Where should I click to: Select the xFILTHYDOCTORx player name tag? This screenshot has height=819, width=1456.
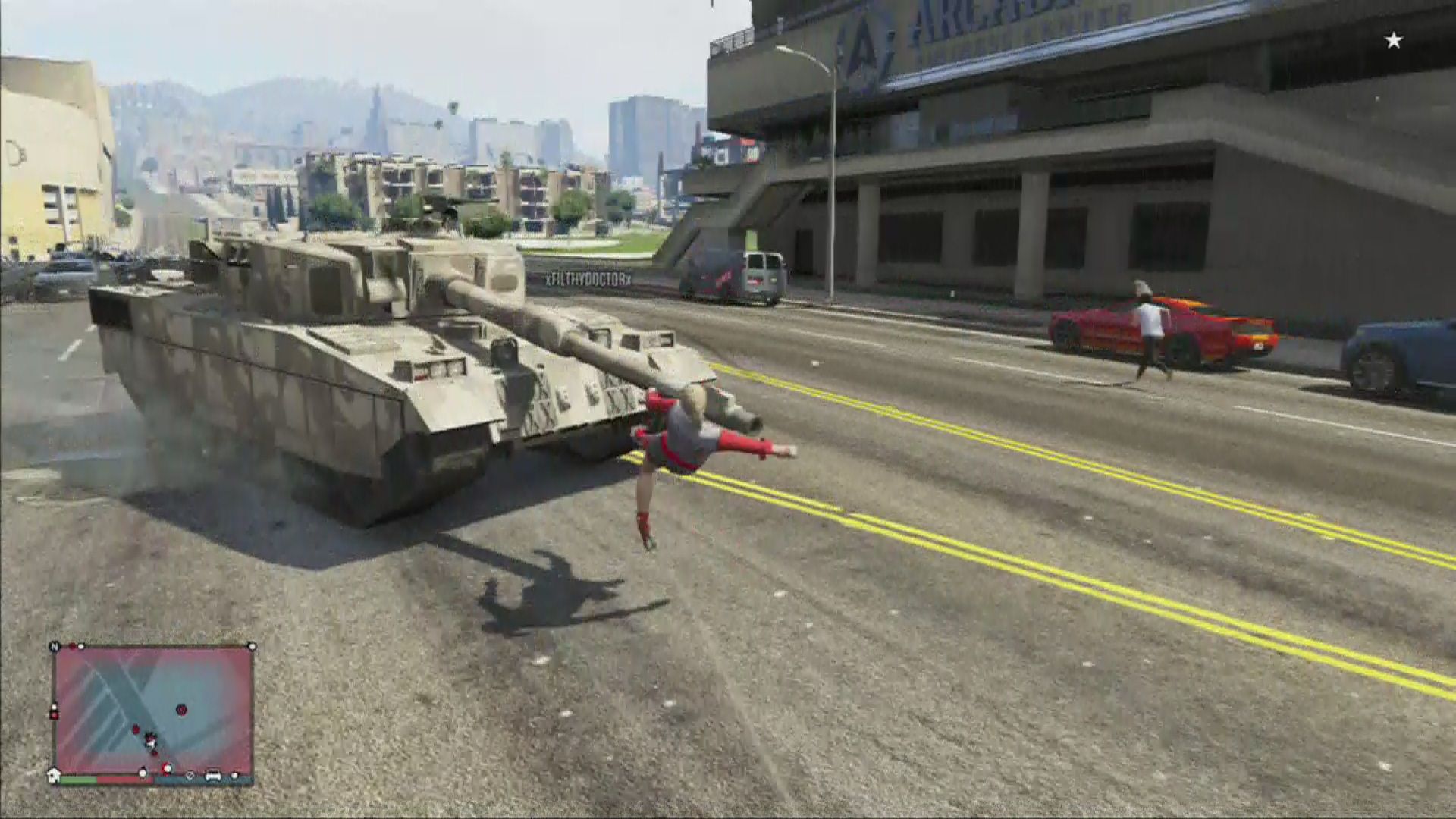click(588, 280)
